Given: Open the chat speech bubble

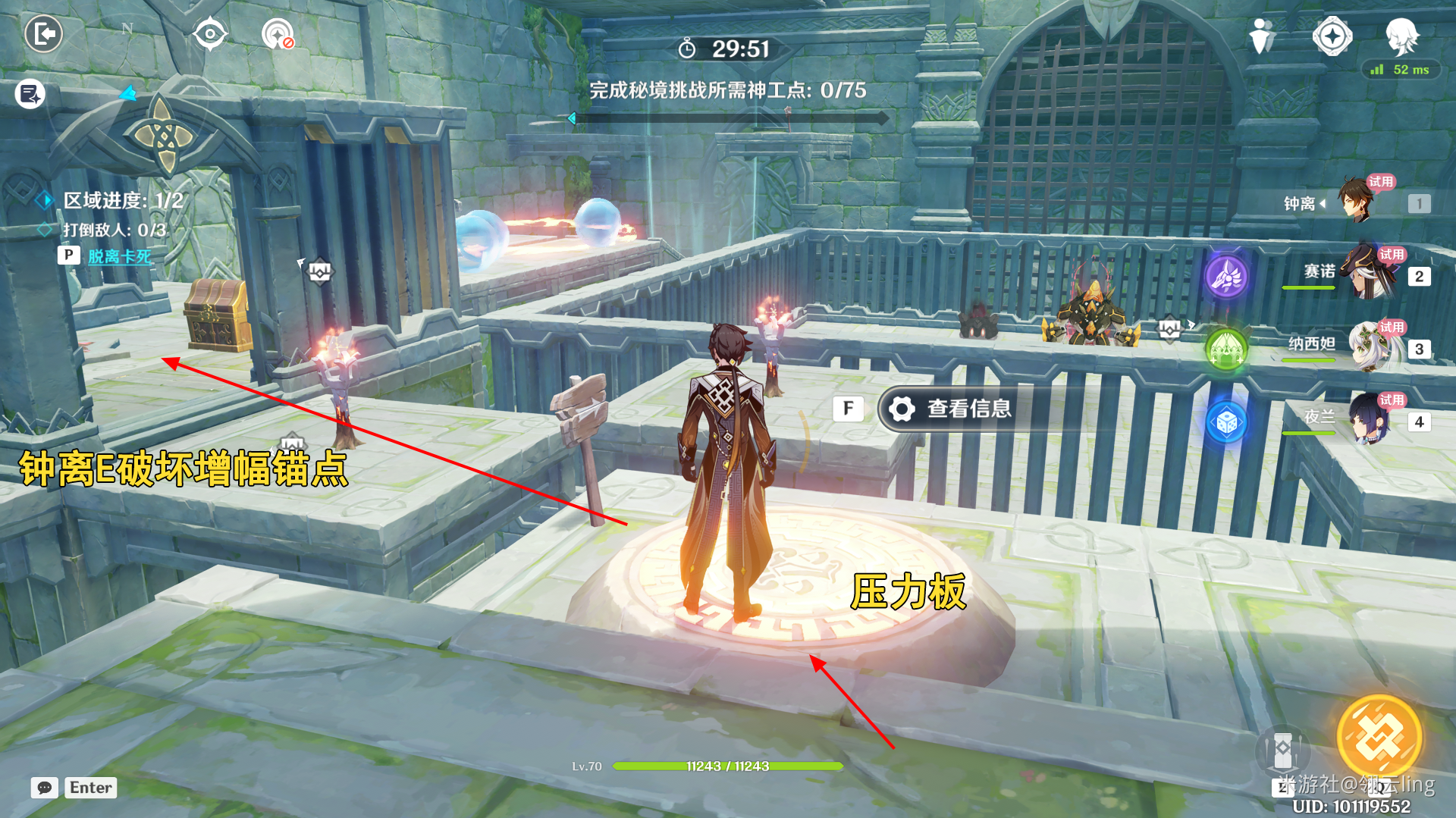Looking at the screenshot, I should click(x=45, y=788).
